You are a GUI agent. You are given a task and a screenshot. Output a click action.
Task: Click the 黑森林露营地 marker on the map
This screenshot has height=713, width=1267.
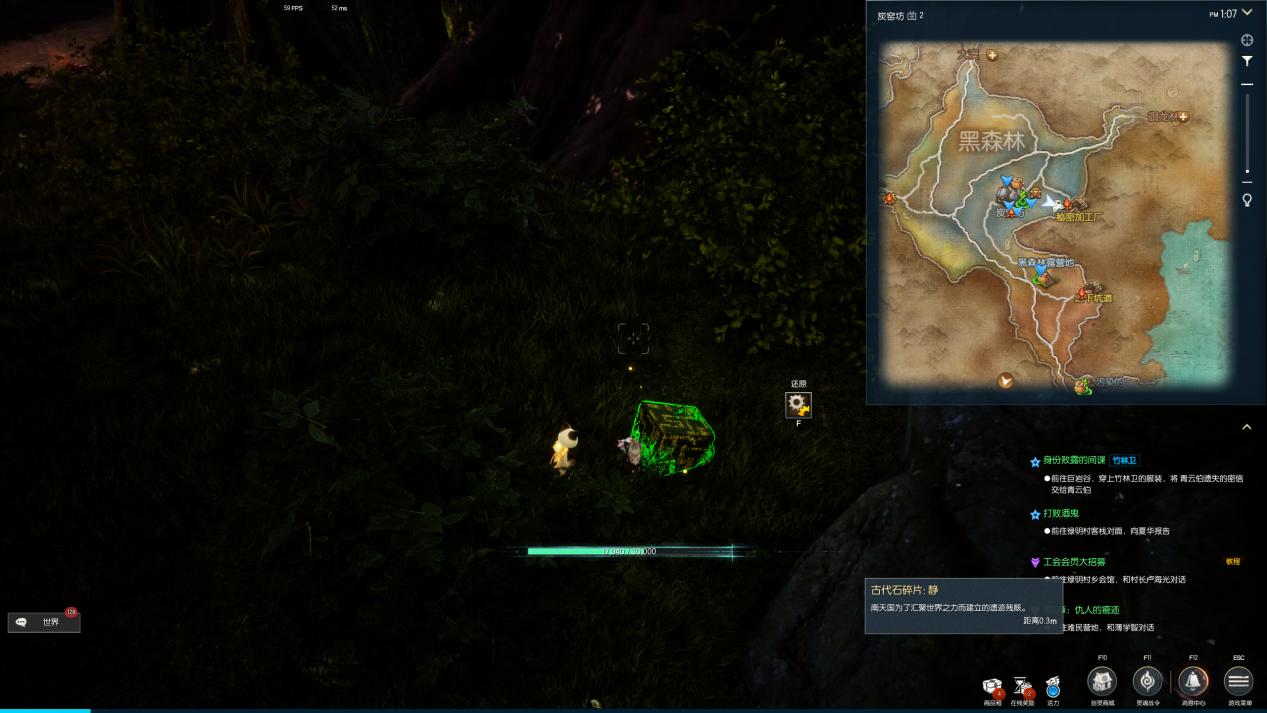1043,274
